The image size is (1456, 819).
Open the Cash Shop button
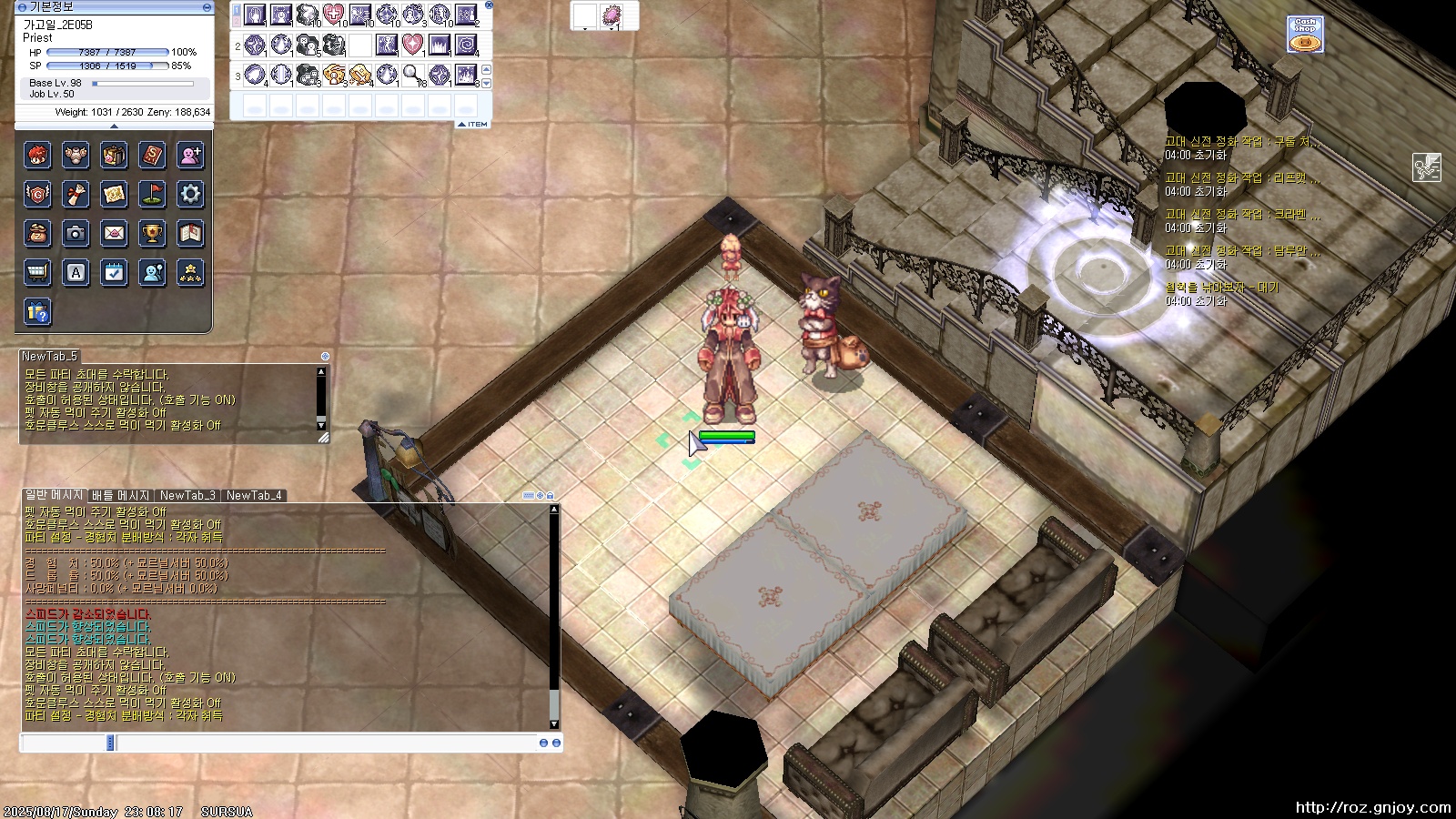1305,35
